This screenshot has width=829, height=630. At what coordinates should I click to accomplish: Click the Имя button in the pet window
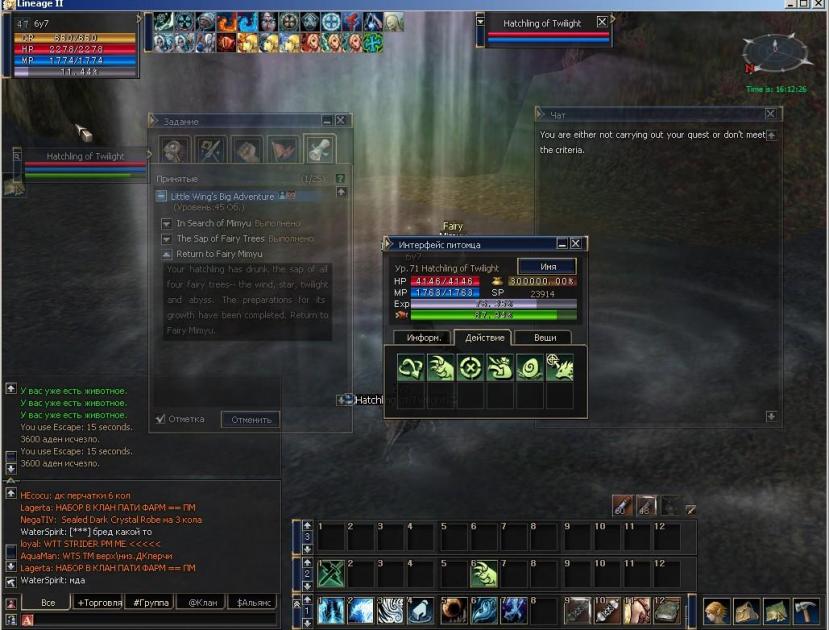point(546,266)
